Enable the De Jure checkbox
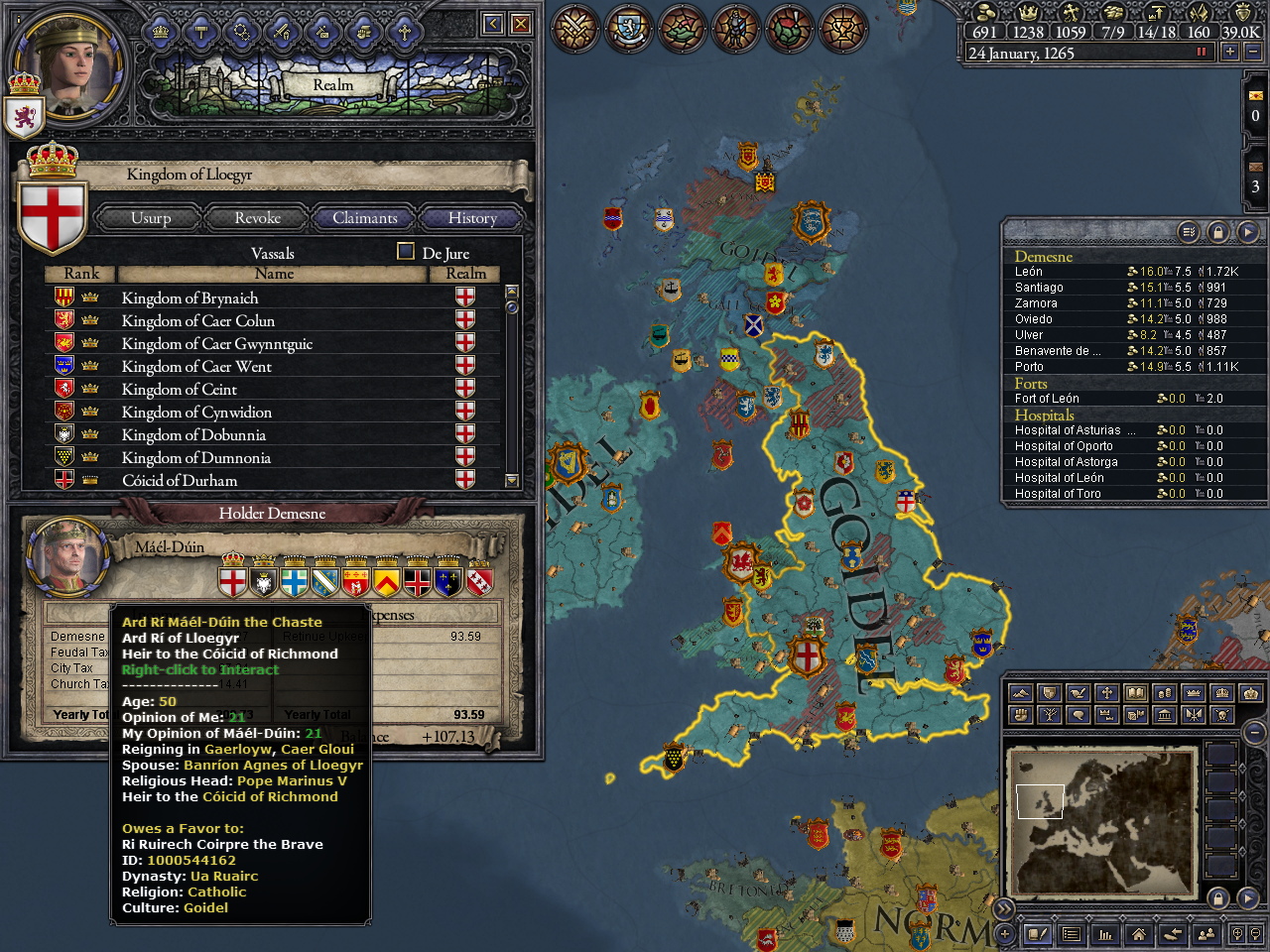1270x952 pixels. click(405, 252)
